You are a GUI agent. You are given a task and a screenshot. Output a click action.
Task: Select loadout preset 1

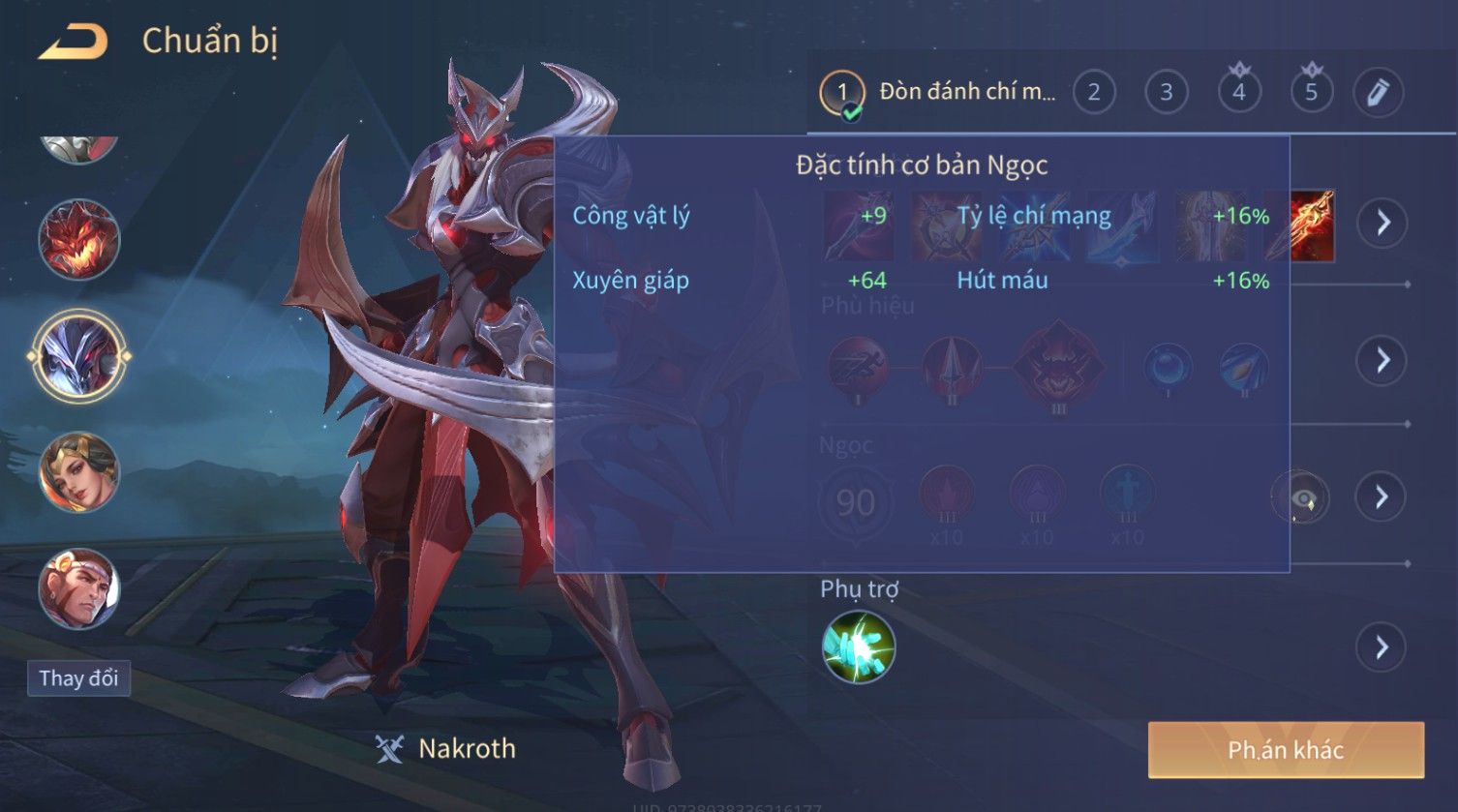(x=841, y=93)
